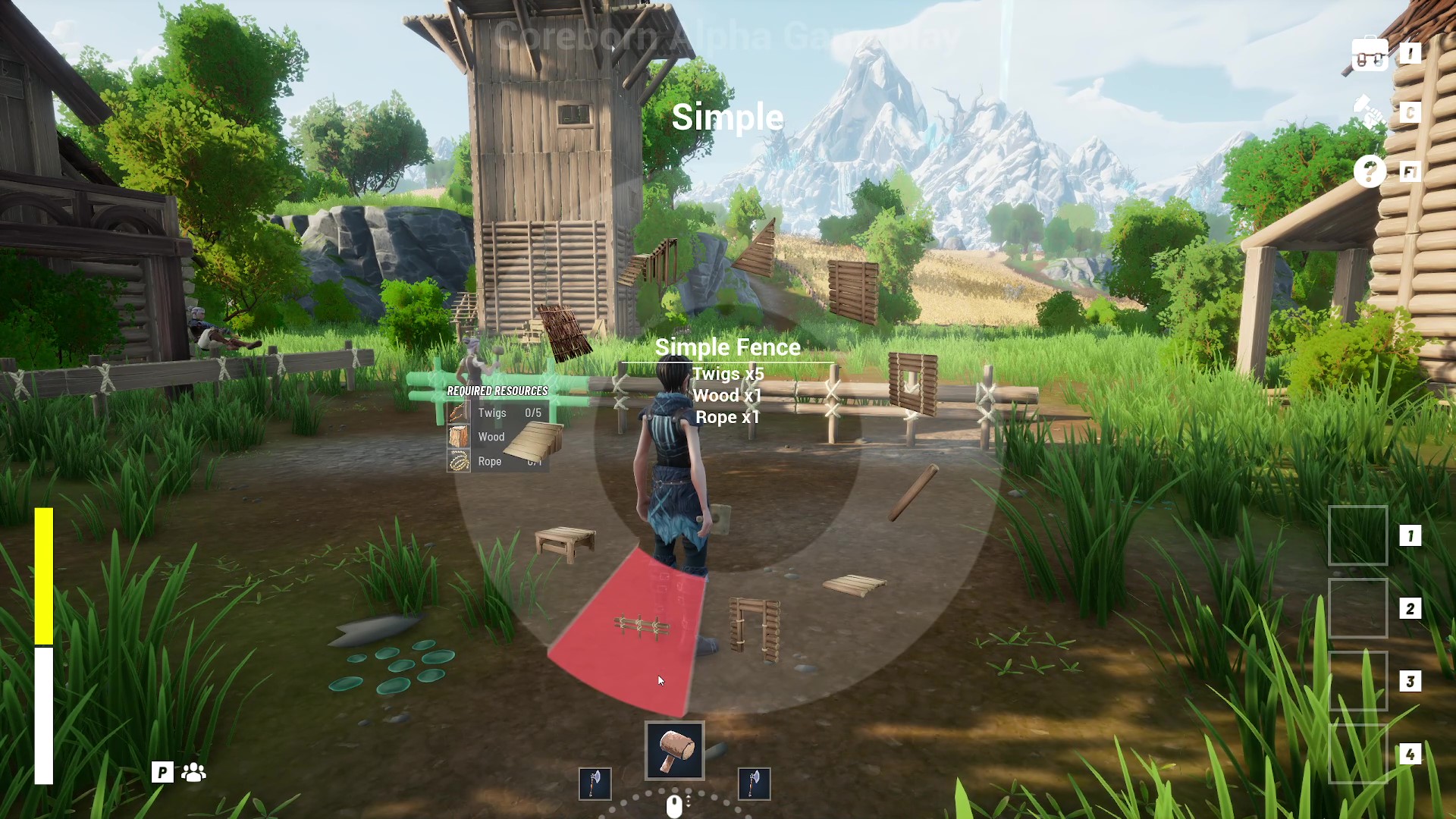
Task: Choose the doorframe piece in the build wheel
Action: [x=755, y=628]
